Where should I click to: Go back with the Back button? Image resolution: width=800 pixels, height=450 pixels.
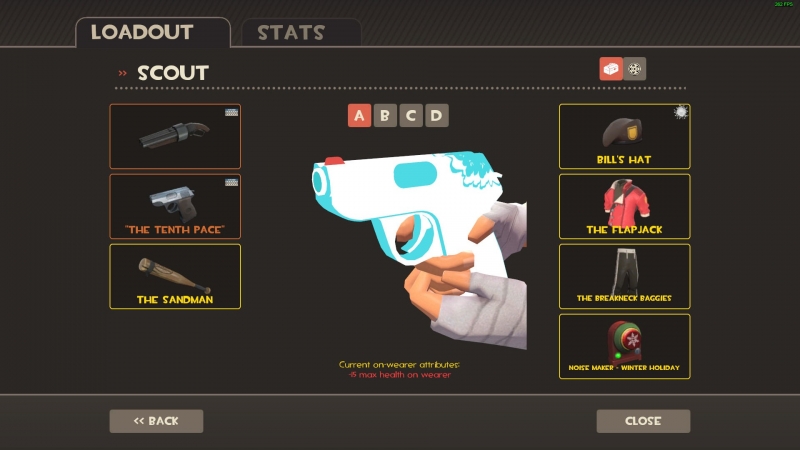(x=156, y=421)
